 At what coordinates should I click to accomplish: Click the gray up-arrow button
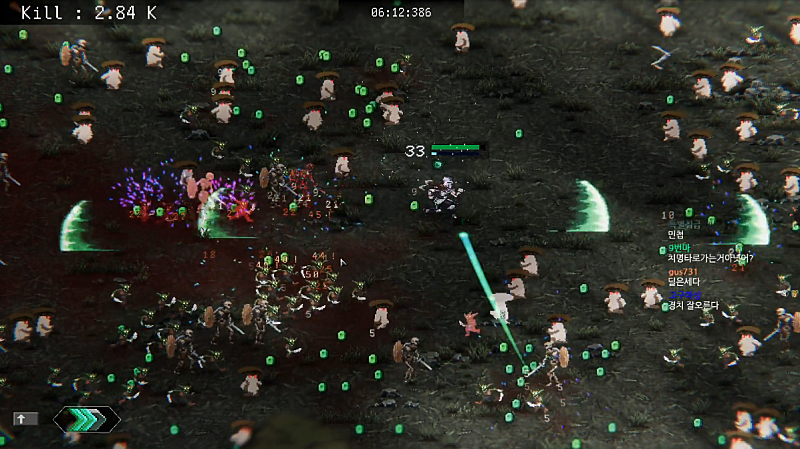(x=25, y=419)
